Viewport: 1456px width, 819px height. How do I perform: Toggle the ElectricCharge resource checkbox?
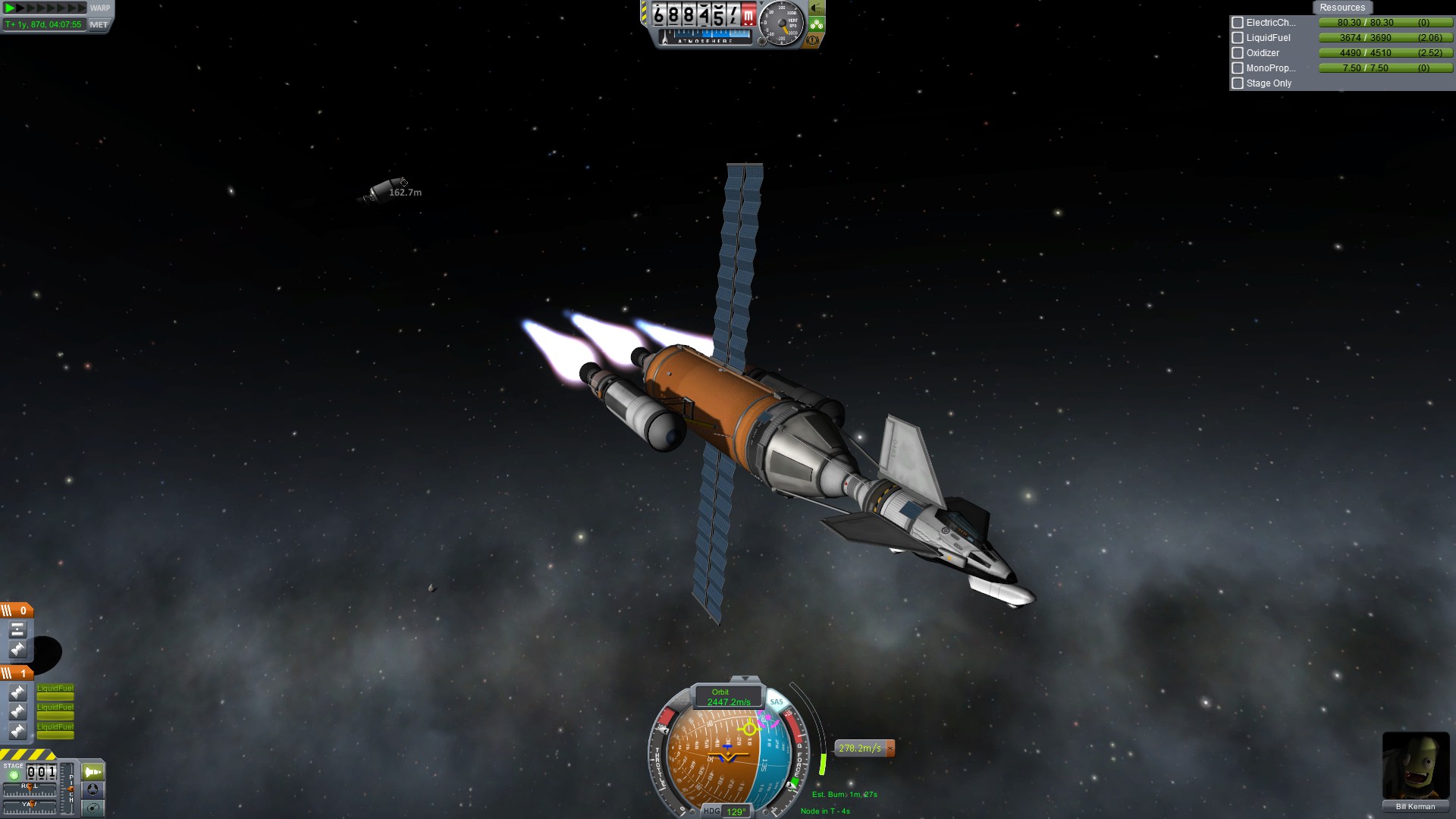(1238, 23)
